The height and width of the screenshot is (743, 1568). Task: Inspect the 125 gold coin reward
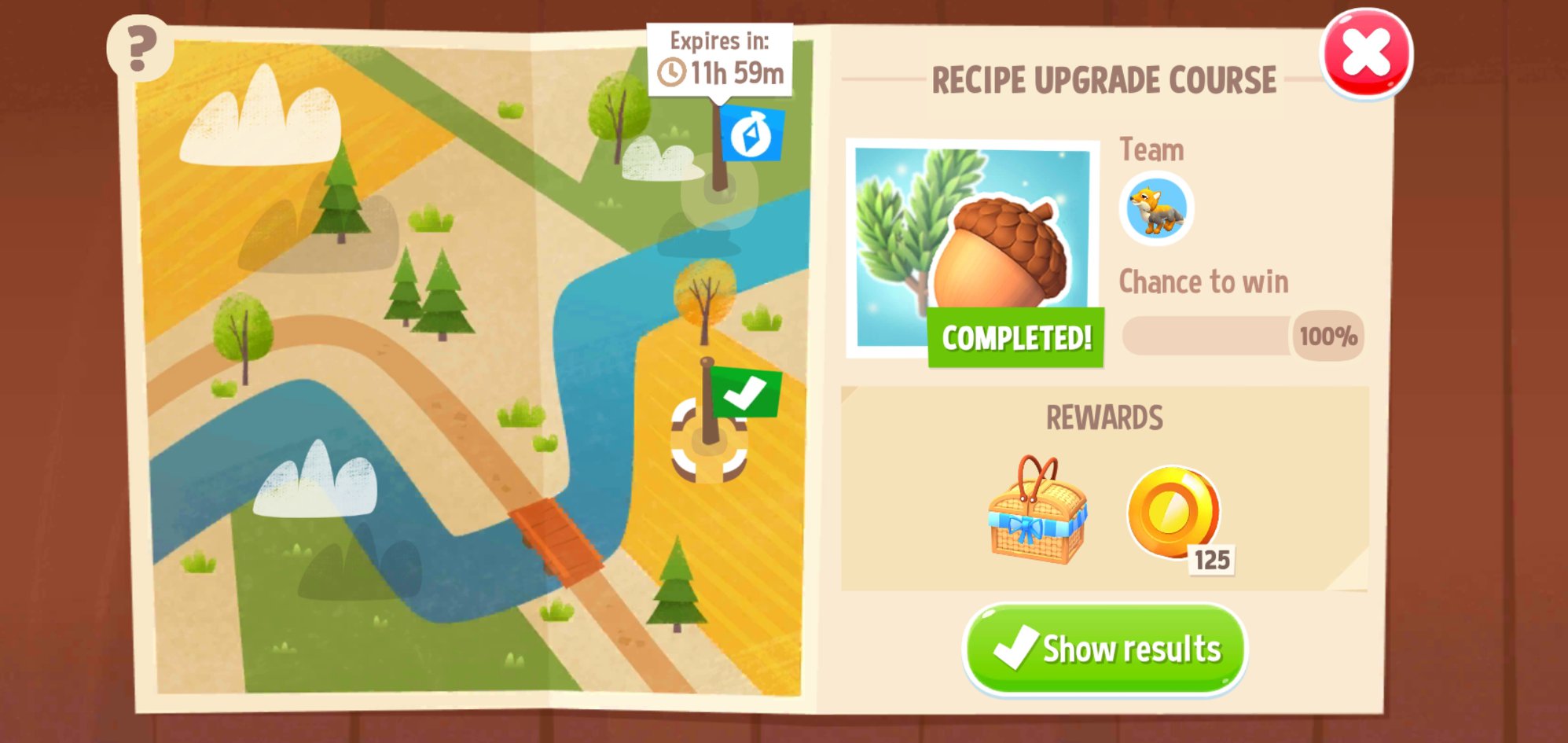click(1173, 513)
